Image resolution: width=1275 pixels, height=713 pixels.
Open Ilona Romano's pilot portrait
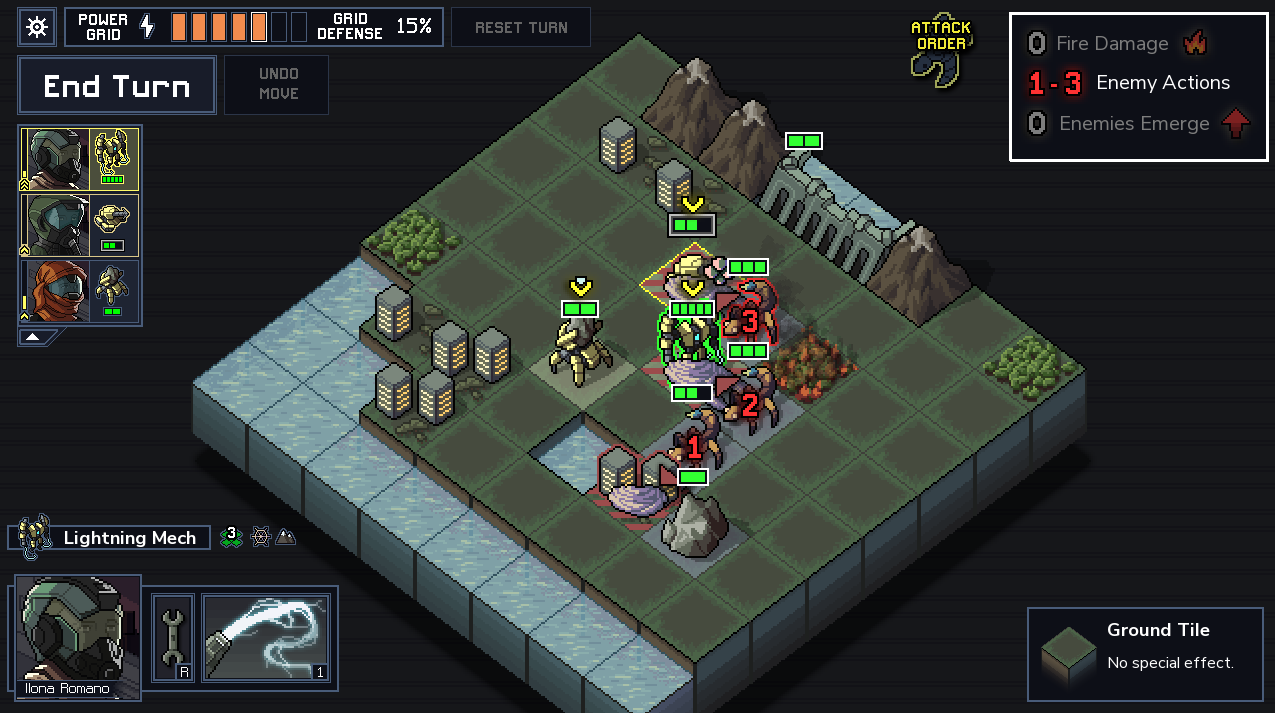(x=77, y=634)
